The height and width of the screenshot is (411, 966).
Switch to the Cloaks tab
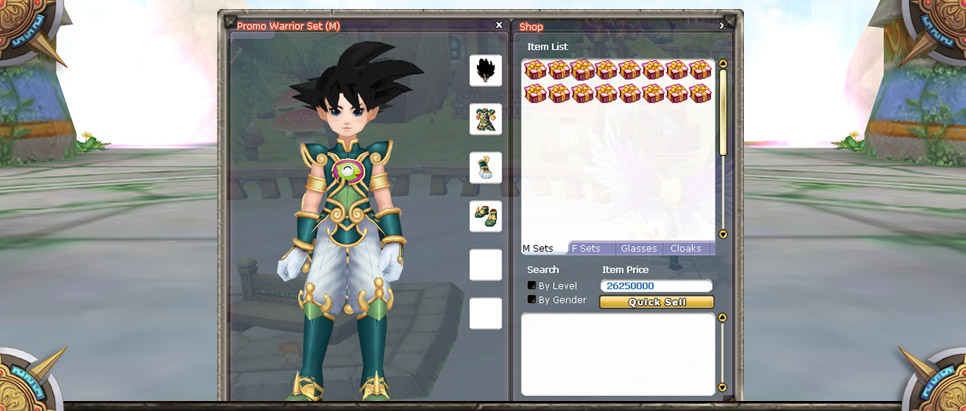pos(686,249)
